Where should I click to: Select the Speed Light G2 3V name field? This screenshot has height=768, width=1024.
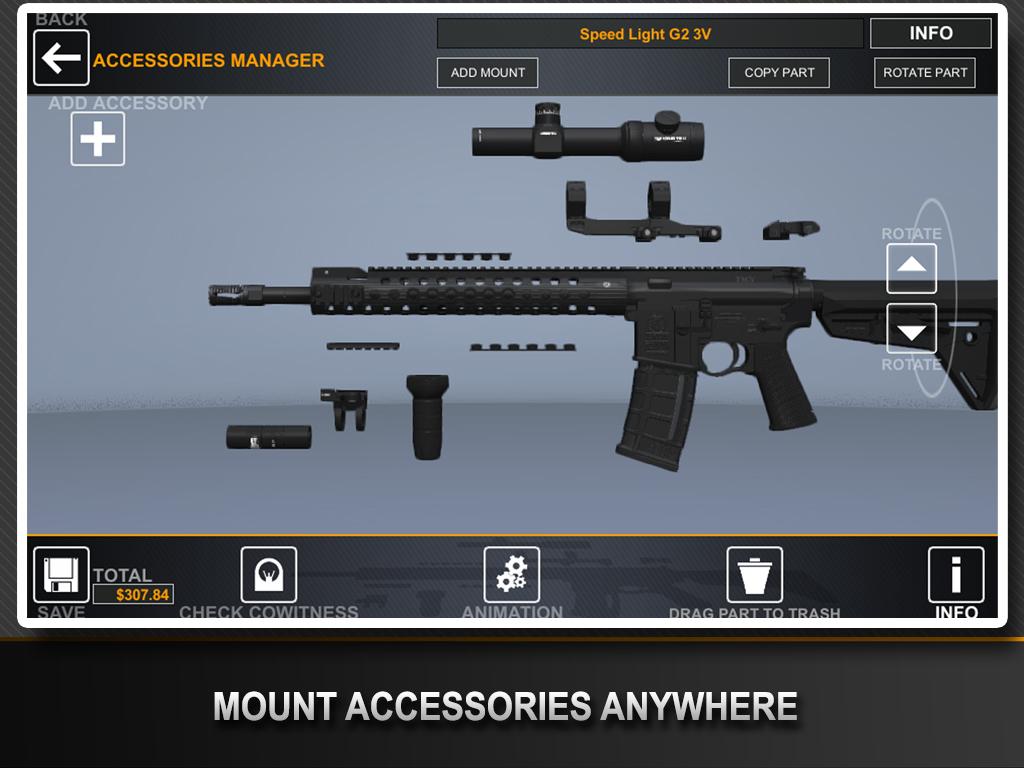pyautogui.click(x=649, y=34)
